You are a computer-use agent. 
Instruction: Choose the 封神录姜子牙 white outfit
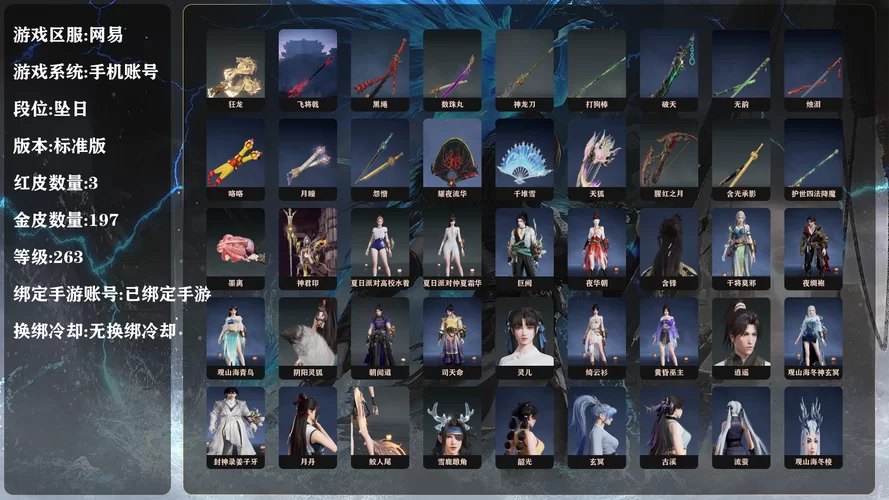[235, 422]
